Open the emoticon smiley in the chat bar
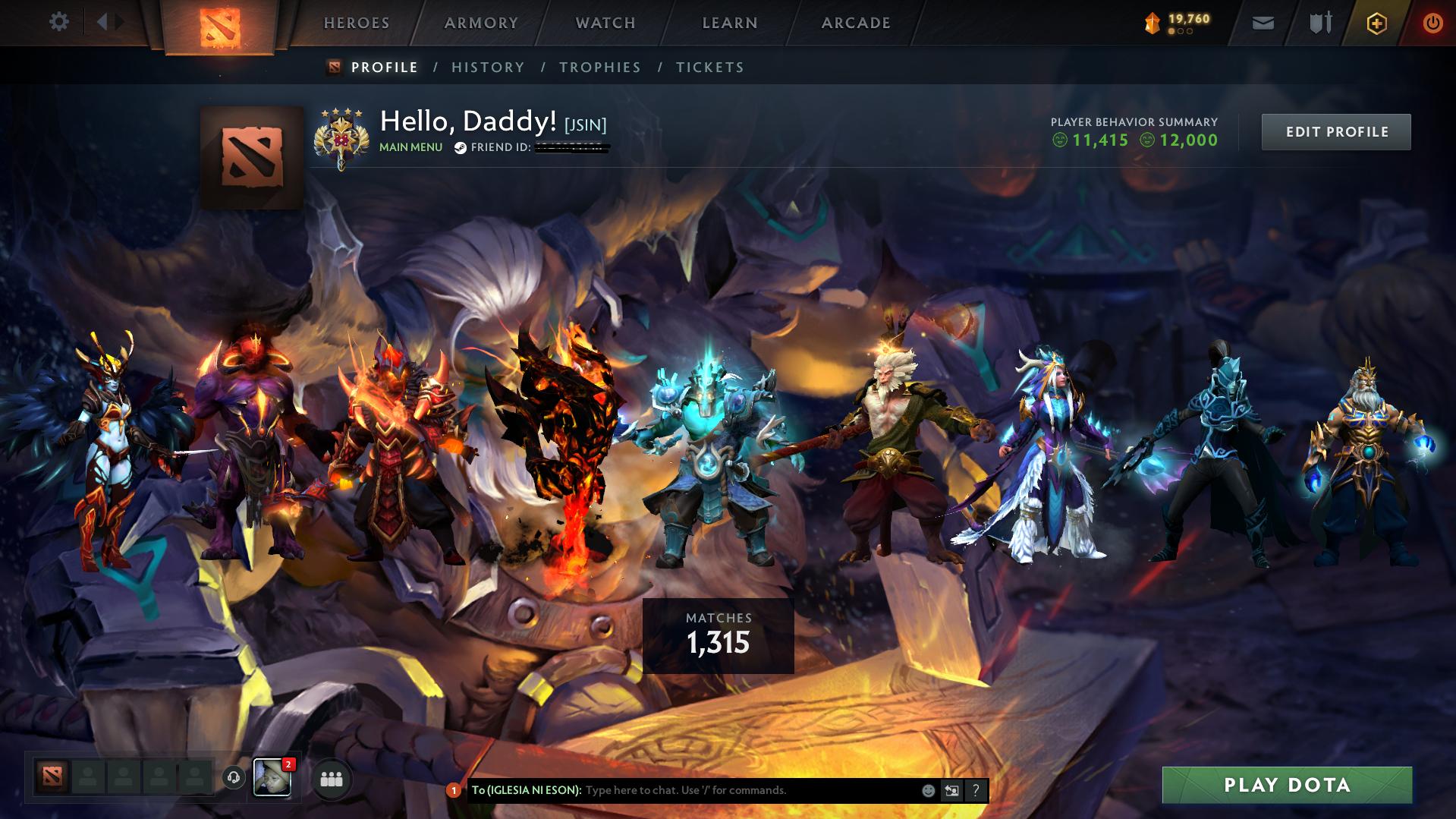The image size is (1456, 819). 927,790
